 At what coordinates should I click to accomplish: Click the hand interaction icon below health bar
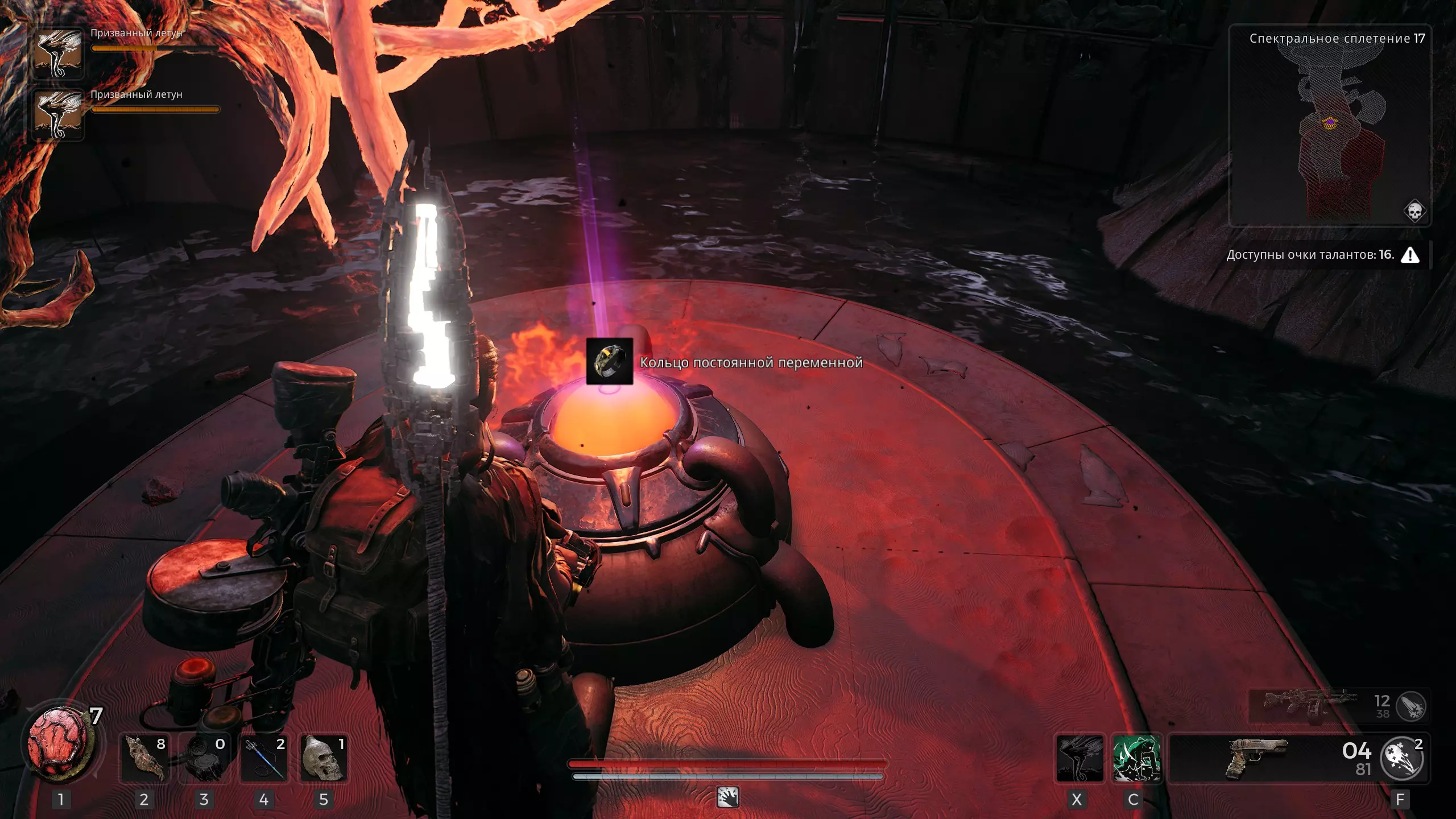728,797
